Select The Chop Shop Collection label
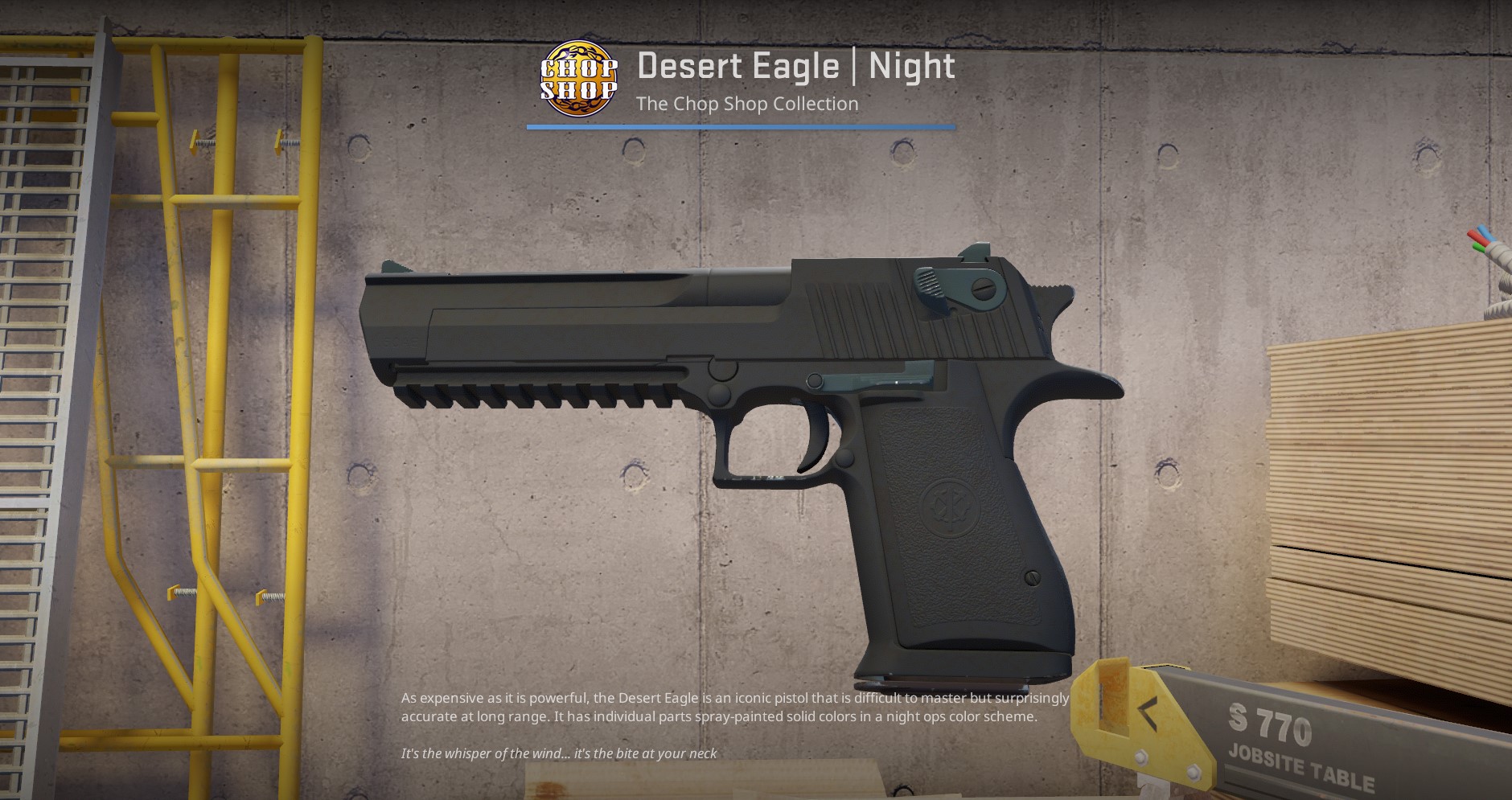The image size is (1512, 800). point(746,104)
